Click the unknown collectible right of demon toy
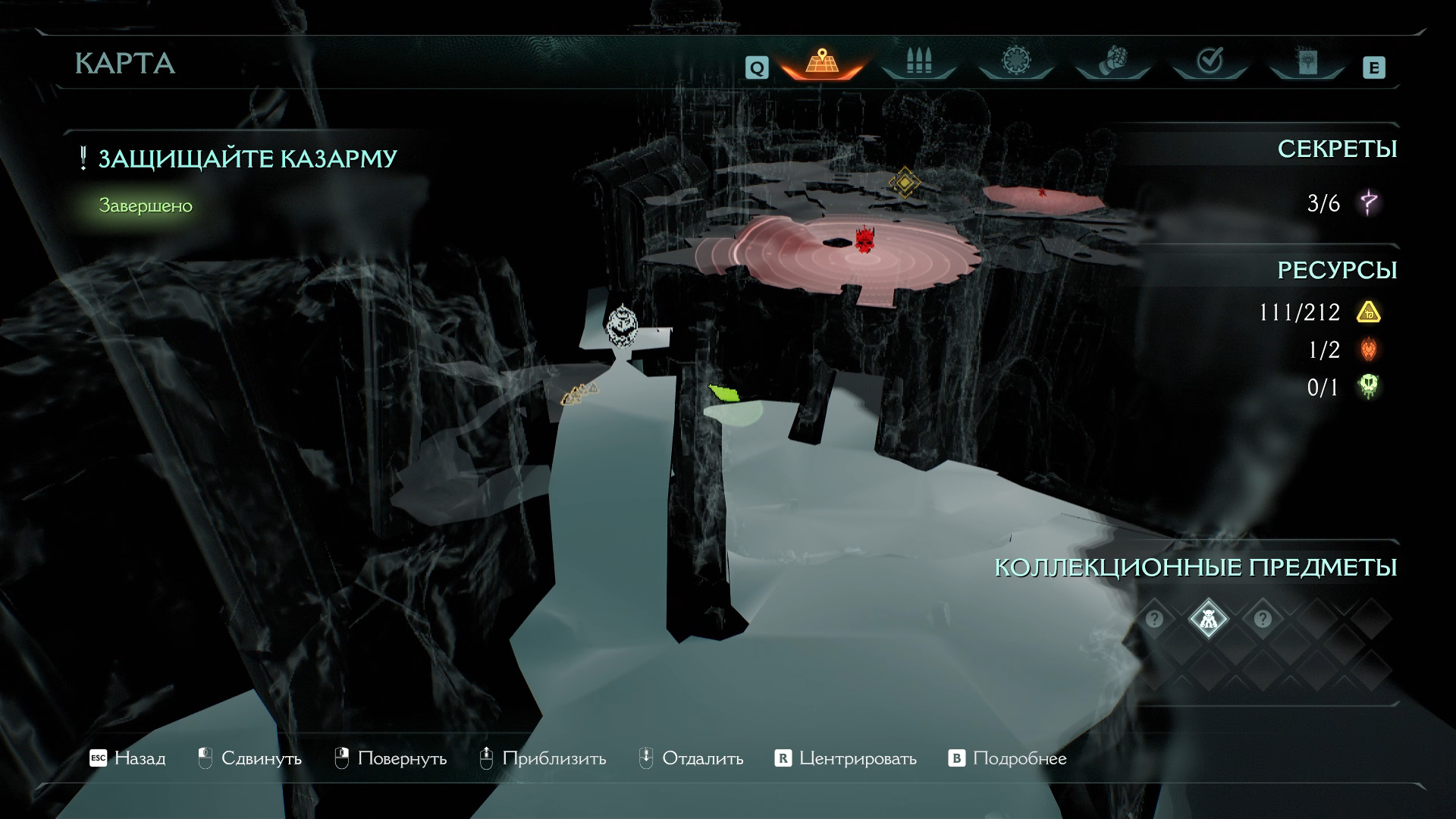 pyautogui.click(x=1263, y=620)
